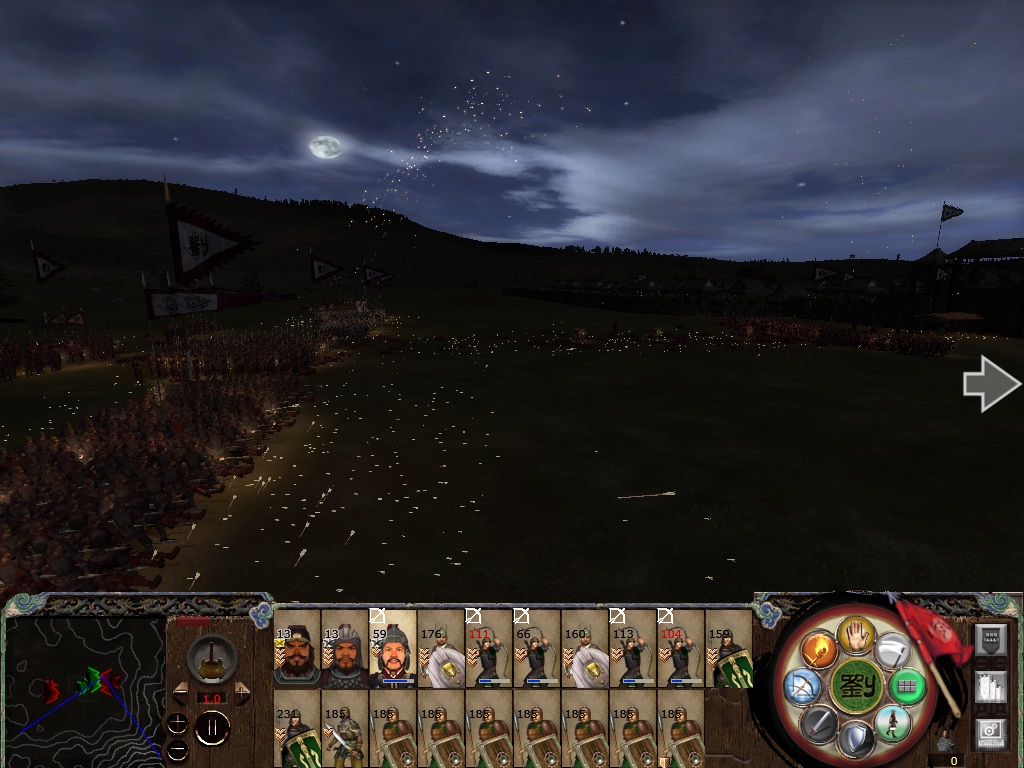This screenshot has height=768, width=1024.
Task: Select the 176-man white-robed unit card
Action: pyautogui.click(x=441, y=650)
